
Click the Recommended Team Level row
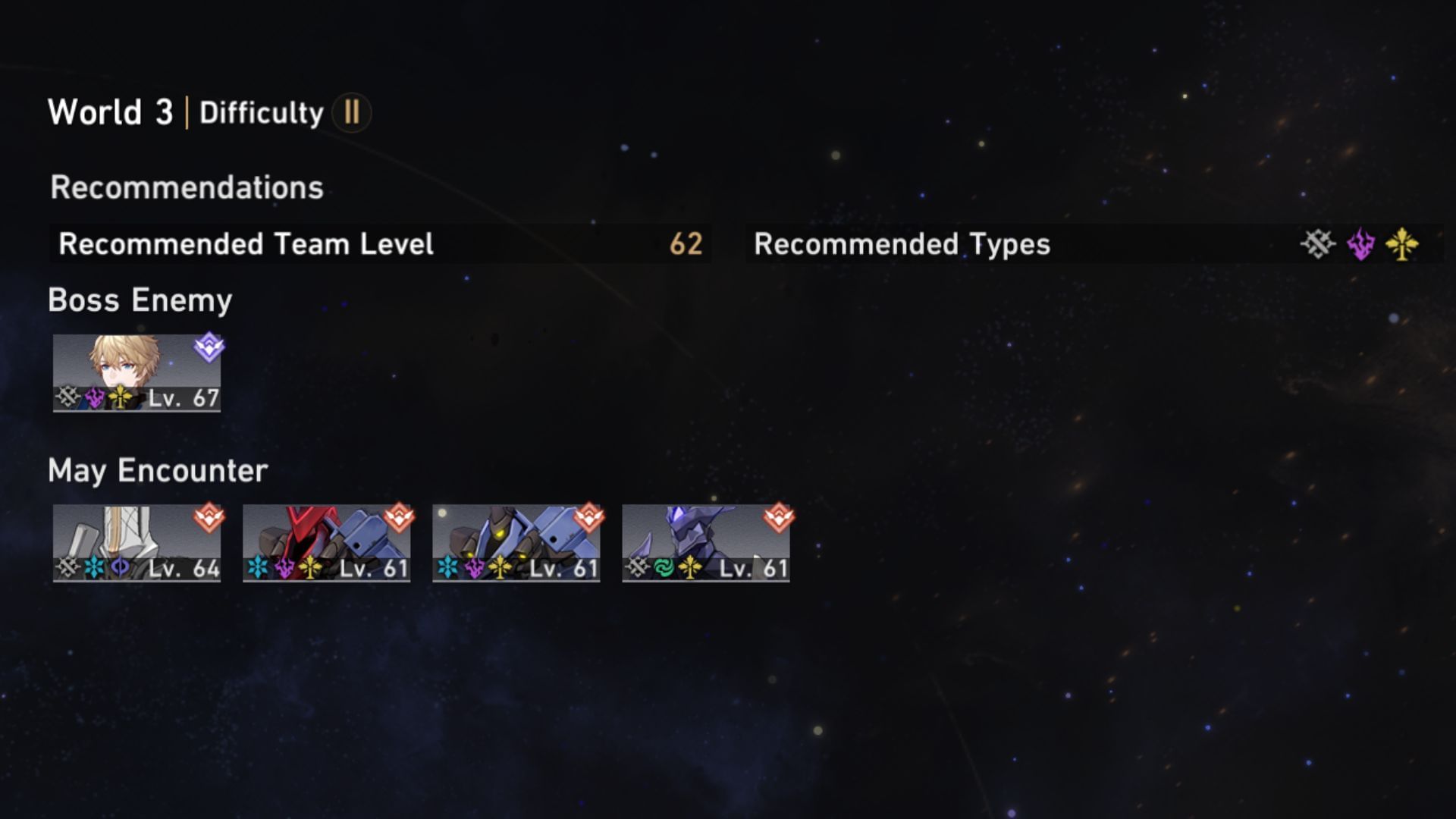tap(303, 244)
